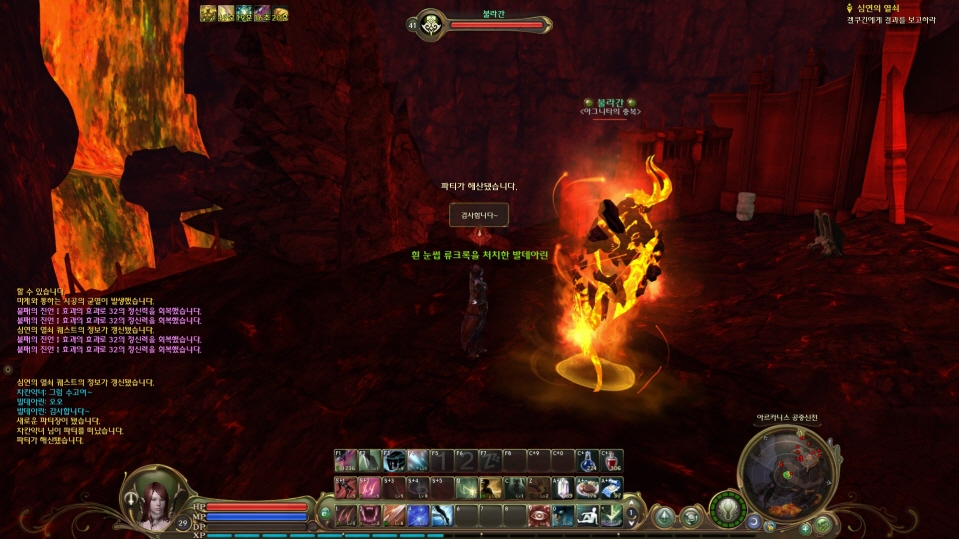This screenshot has height=539, width=959.
Task: Activate the fanged bite skill icon
Action: pyautogui.click(x=369, y=514)
